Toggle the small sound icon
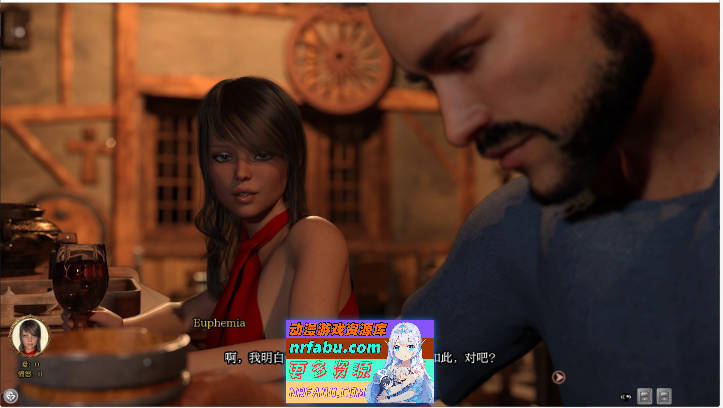Viewport: 723px width, 408px height. click(625, 396)
